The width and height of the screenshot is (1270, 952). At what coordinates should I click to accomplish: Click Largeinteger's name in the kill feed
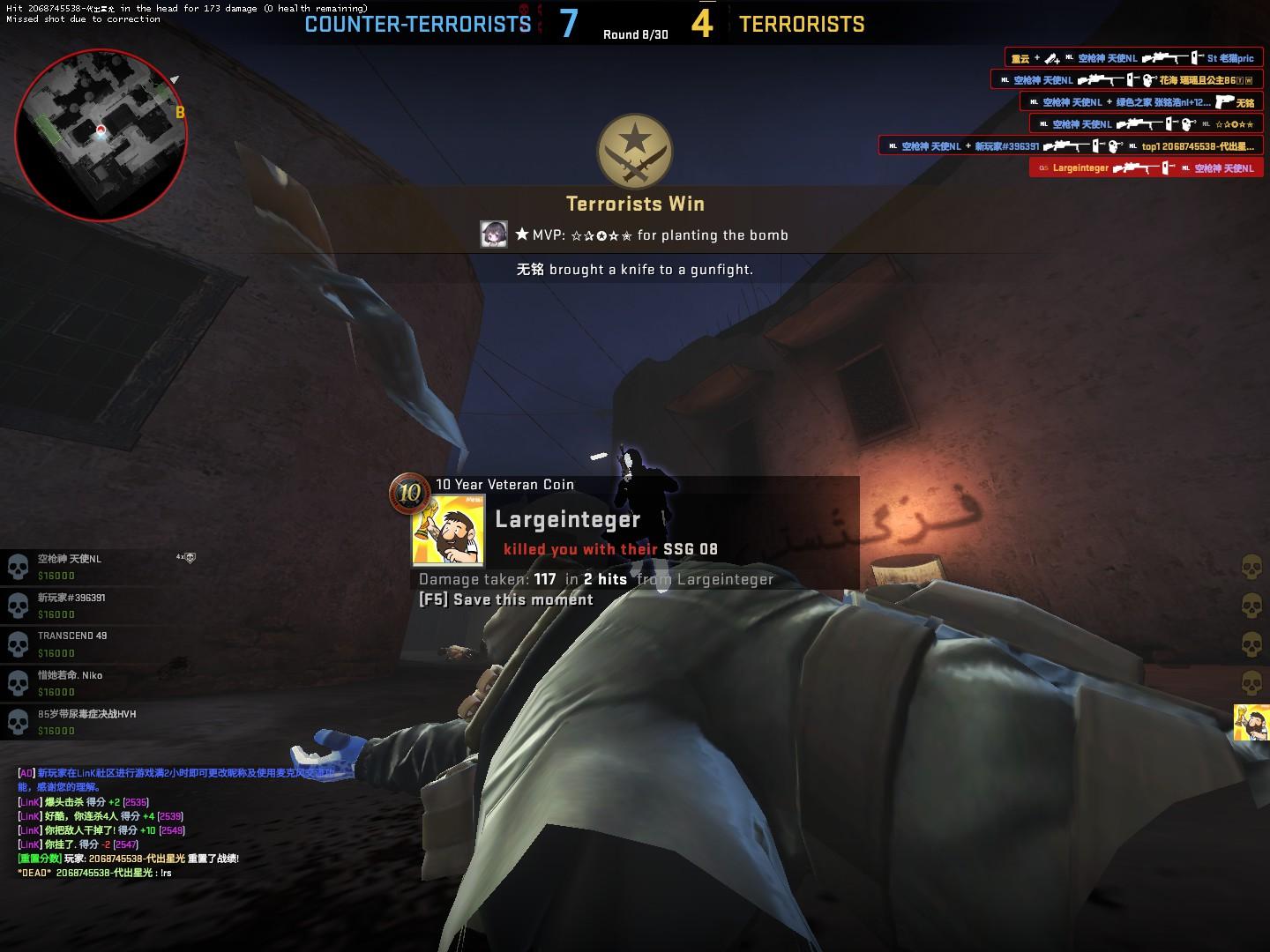(1079, 166)
